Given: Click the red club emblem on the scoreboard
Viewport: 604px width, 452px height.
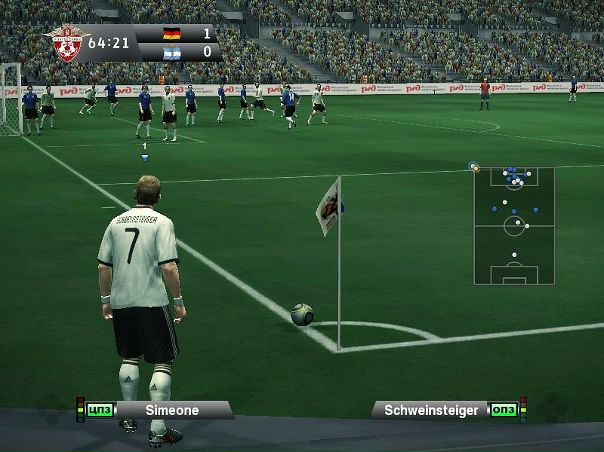Looking at the screenshot, I should (x=67, y=43).
